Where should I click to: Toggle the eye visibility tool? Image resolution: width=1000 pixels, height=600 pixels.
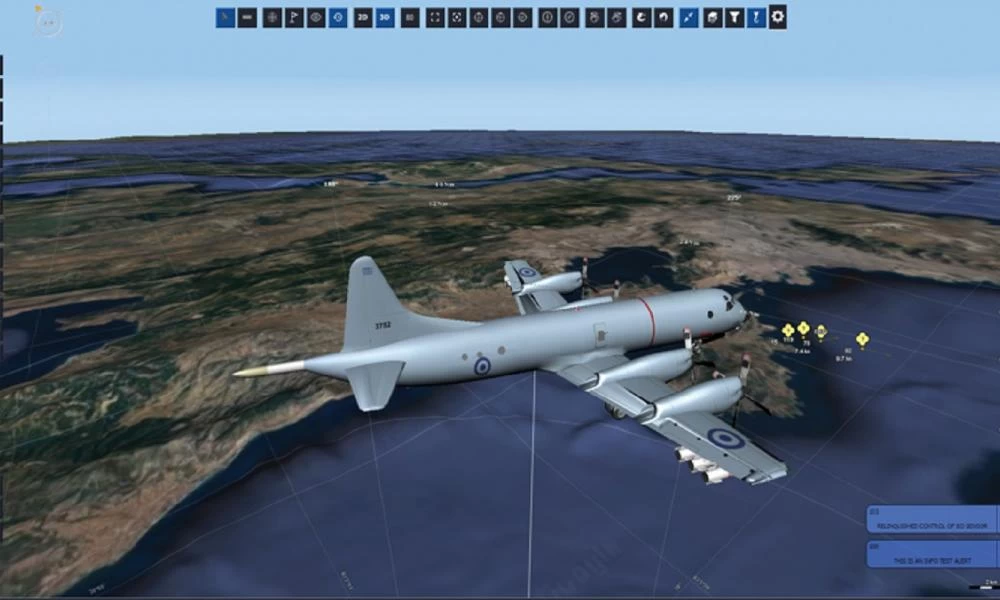coord(316,17)
